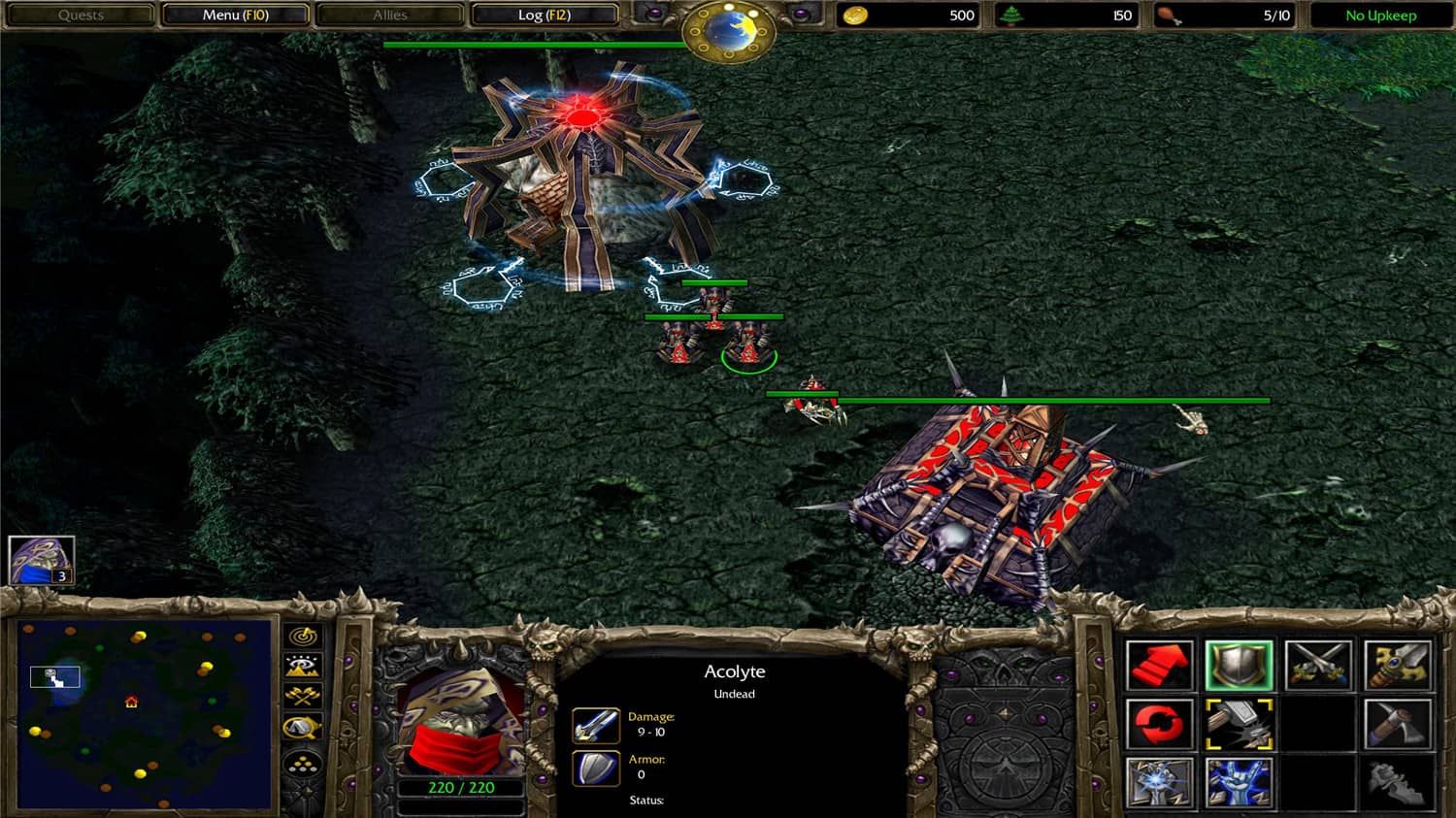This screenshot has width=1456, height=818.
Task: Toggle ally colors on the minimap
Action: coord(302,695)
